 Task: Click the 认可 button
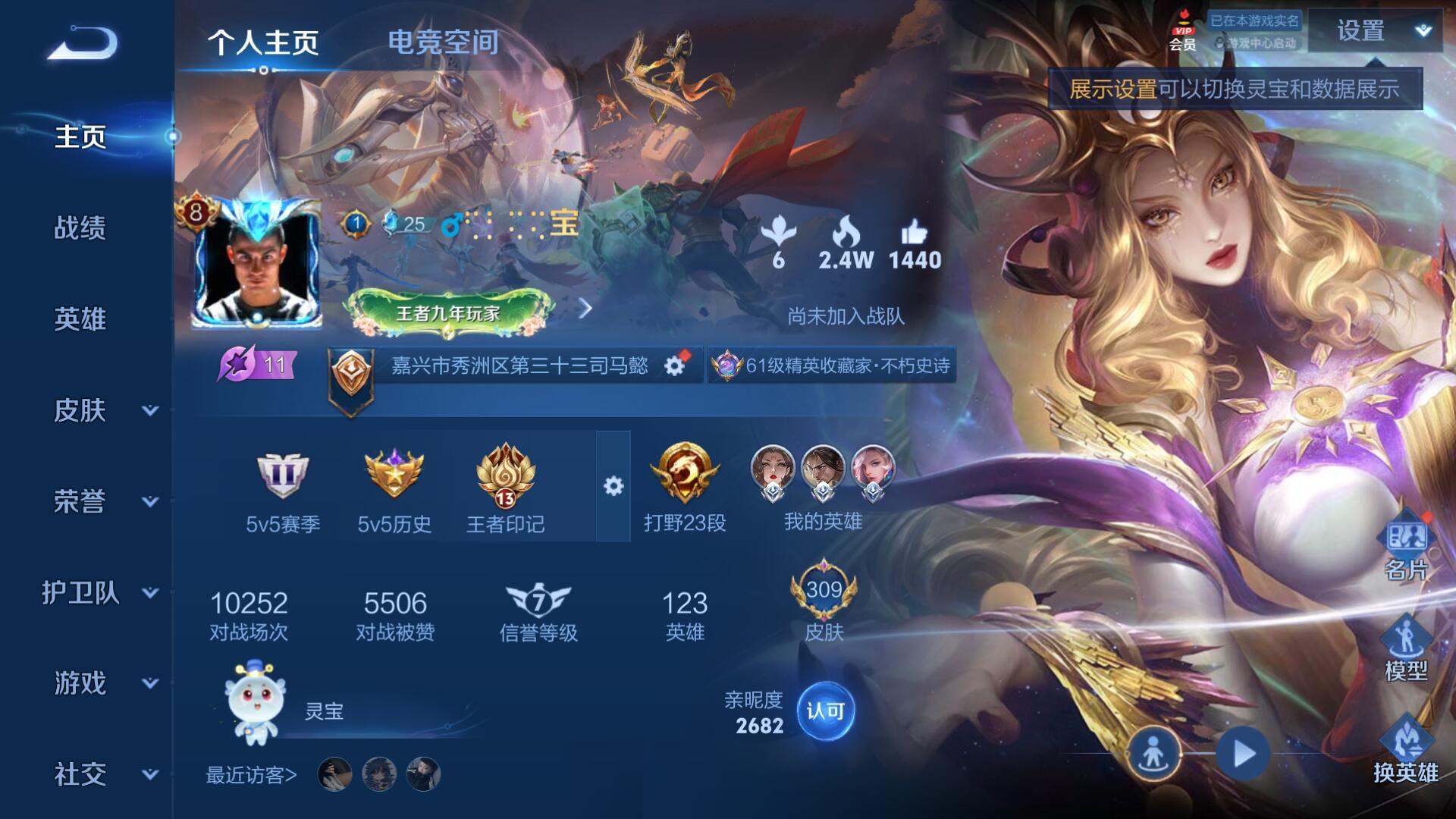(x=825, y=711)
